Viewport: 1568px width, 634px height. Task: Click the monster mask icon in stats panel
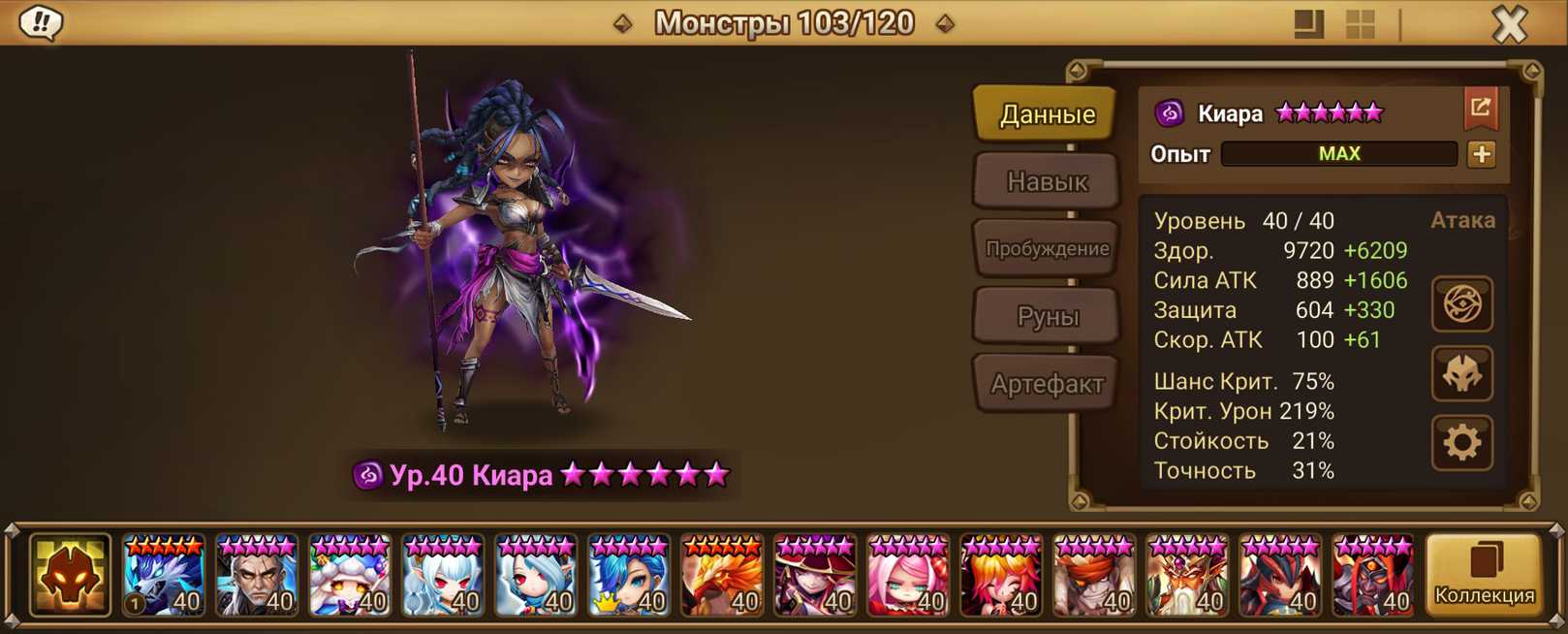pyautogui.click(x=1461, y=374)
